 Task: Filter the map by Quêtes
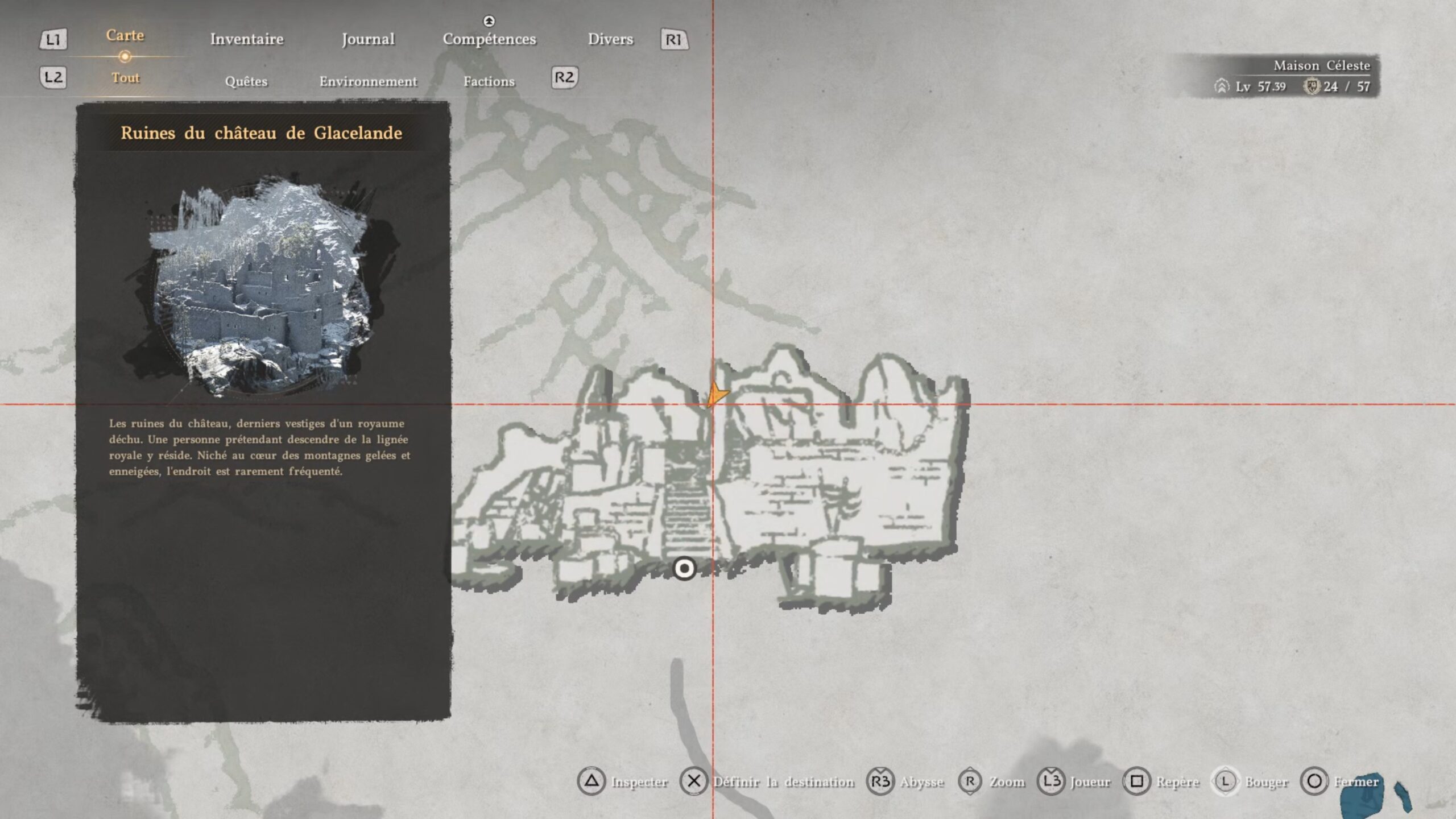(246, 81)
